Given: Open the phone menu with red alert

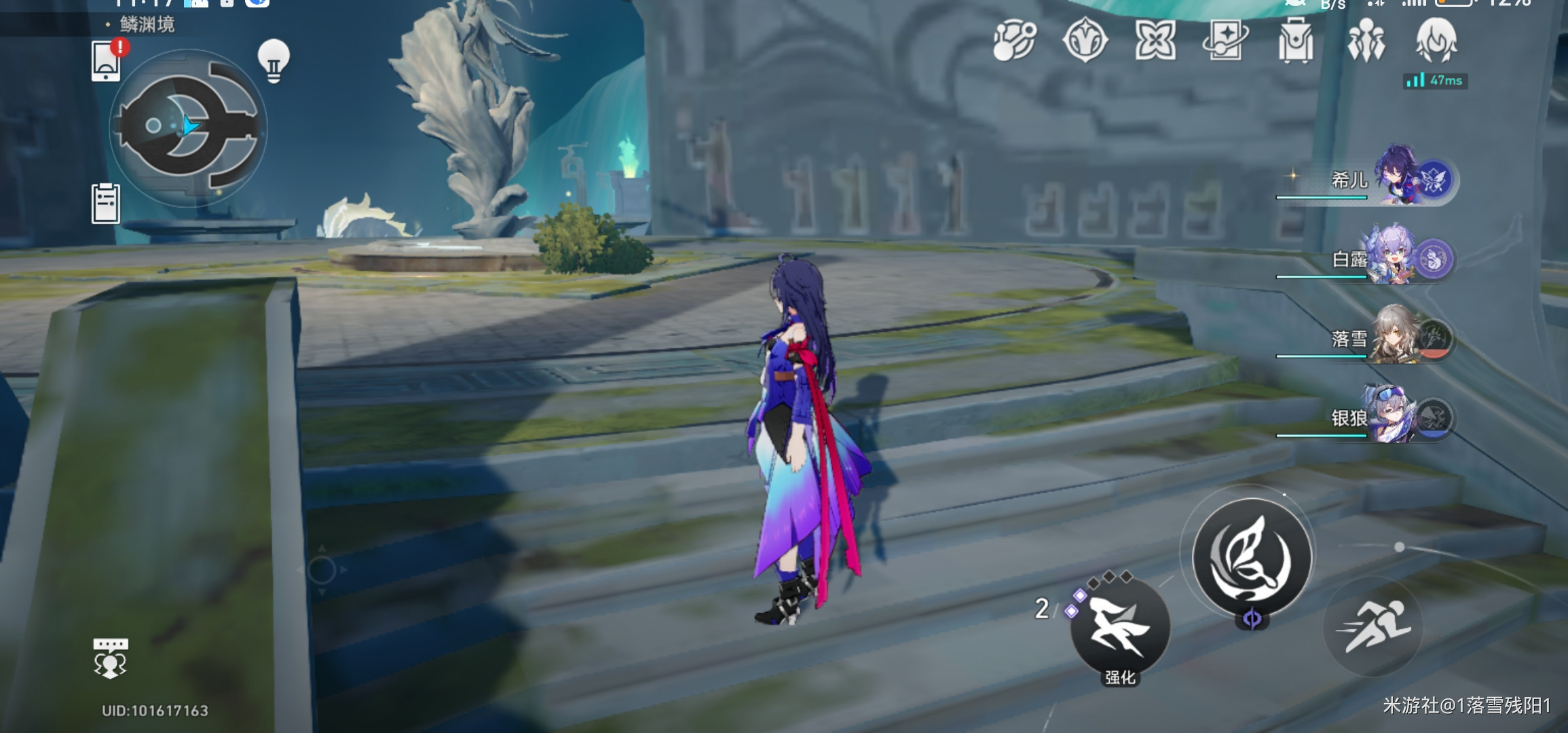Looking at the screenshot, I should coord(107,61).
